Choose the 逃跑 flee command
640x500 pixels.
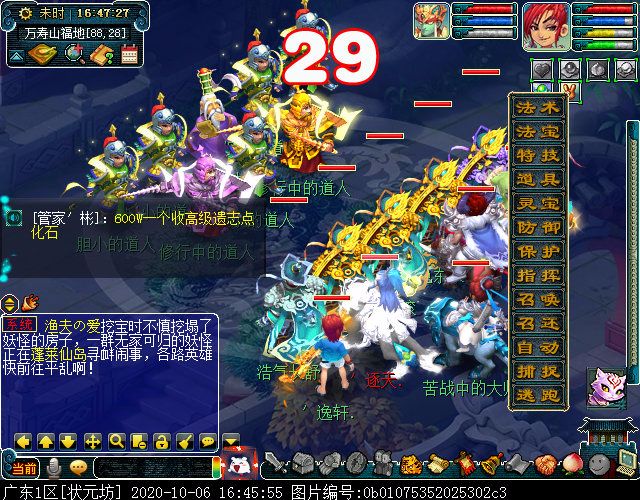tap(538, 396)
